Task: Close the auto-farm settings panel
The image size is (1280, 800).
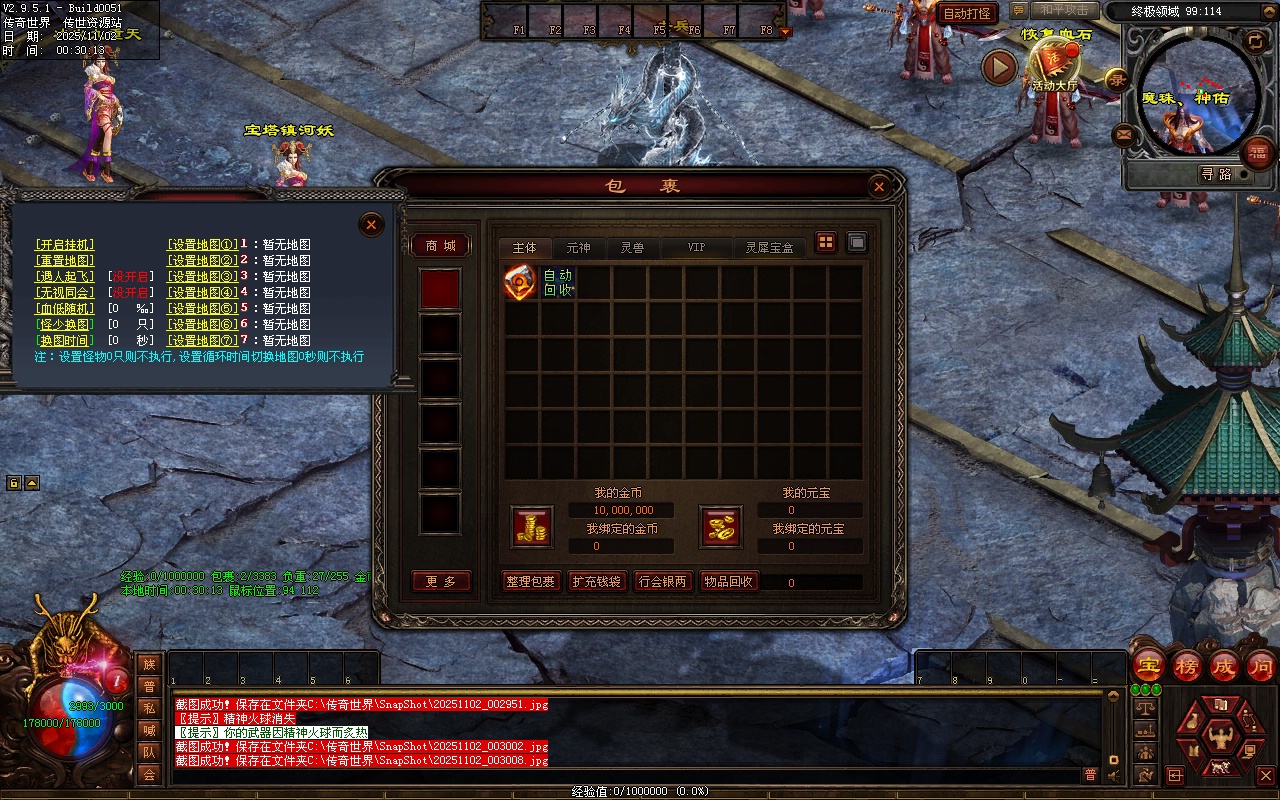Action: [371, 225]
